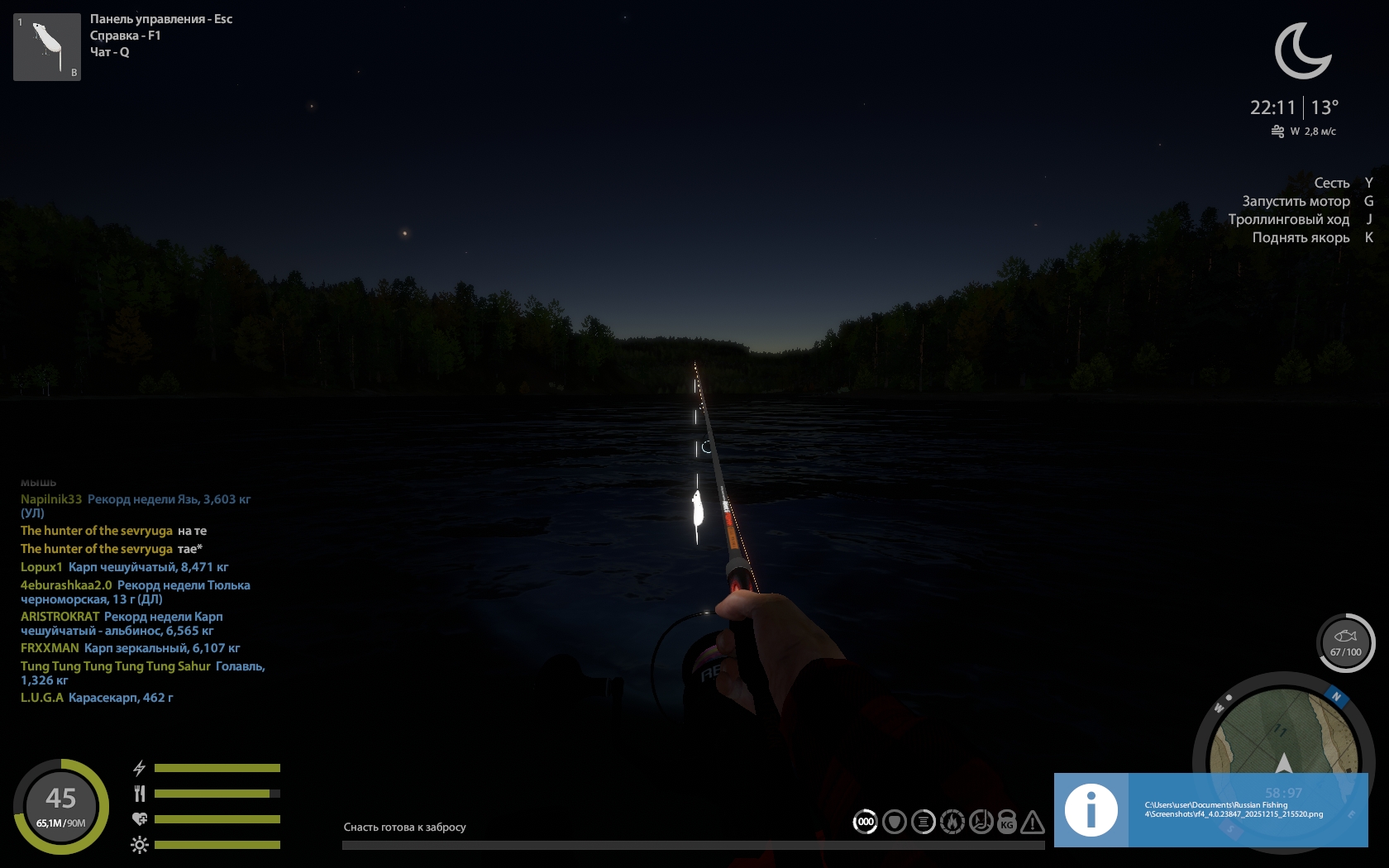Open the fish keepnet counter icon

pyautogui.click(x=1345, y=642)
